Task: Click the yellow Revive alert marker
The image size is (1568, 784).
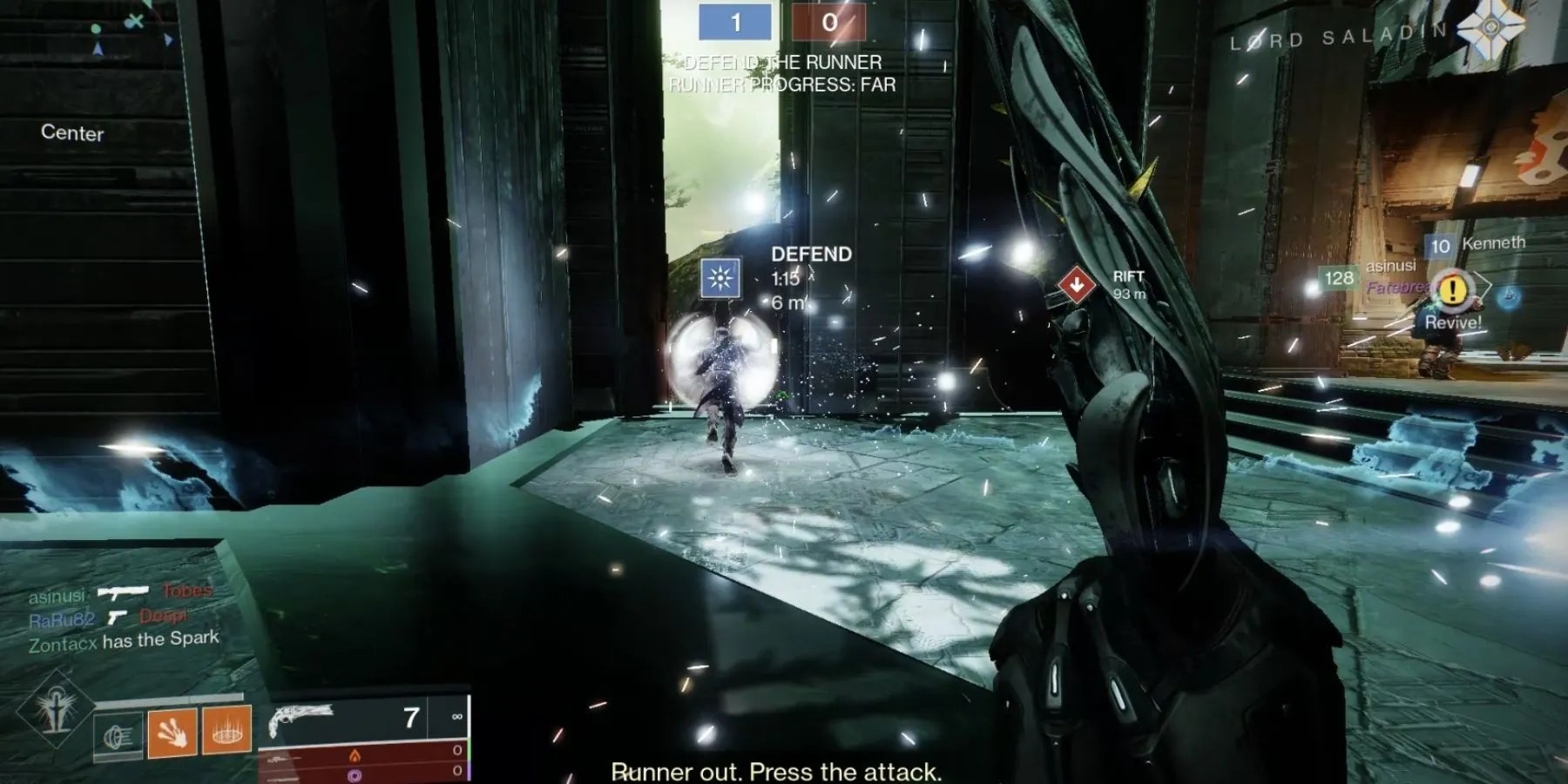Action: pos(1452,290)
